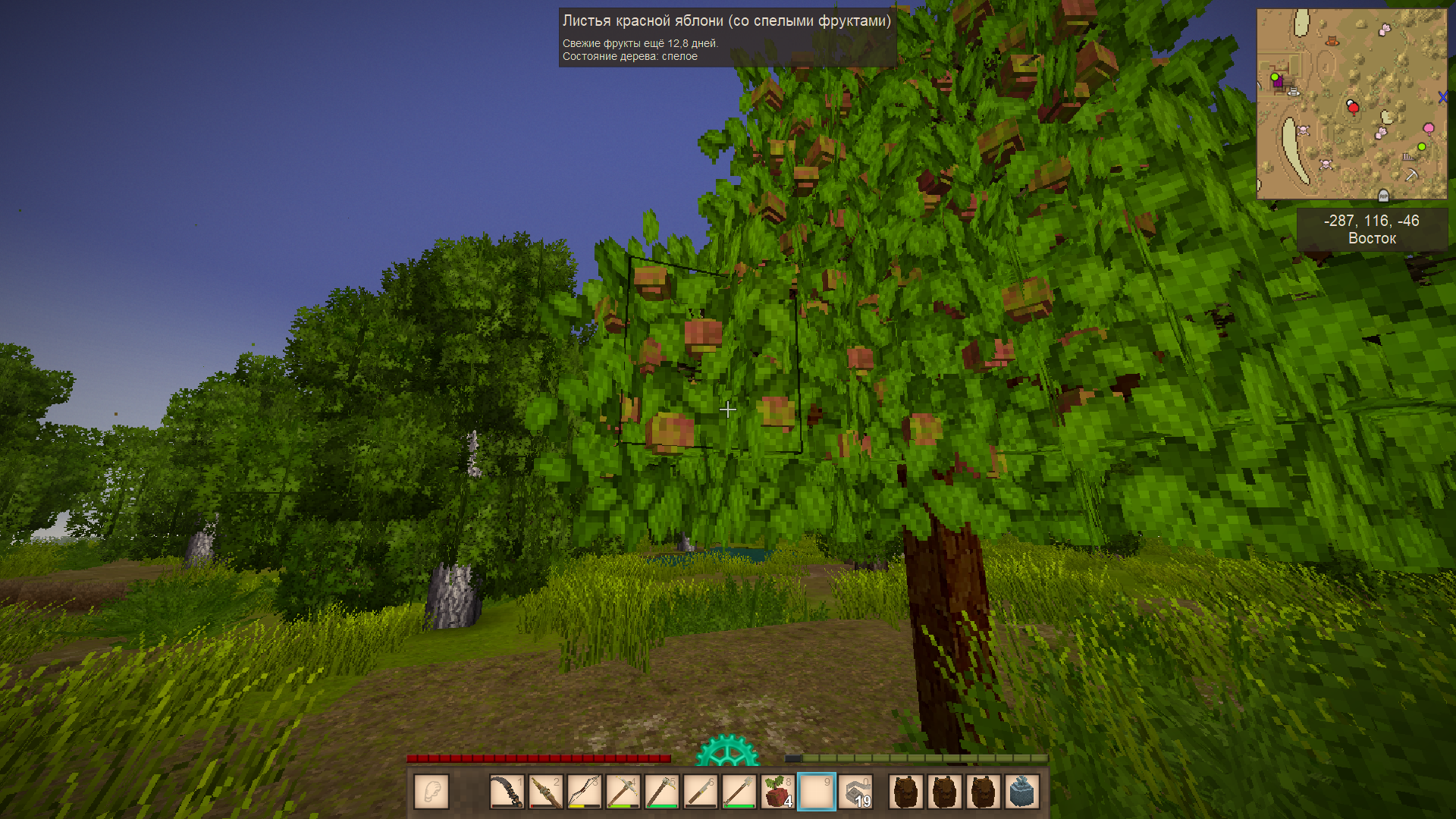
Task: Click the orange ladder marker on minimap
Action: (x=1332, y=41)
